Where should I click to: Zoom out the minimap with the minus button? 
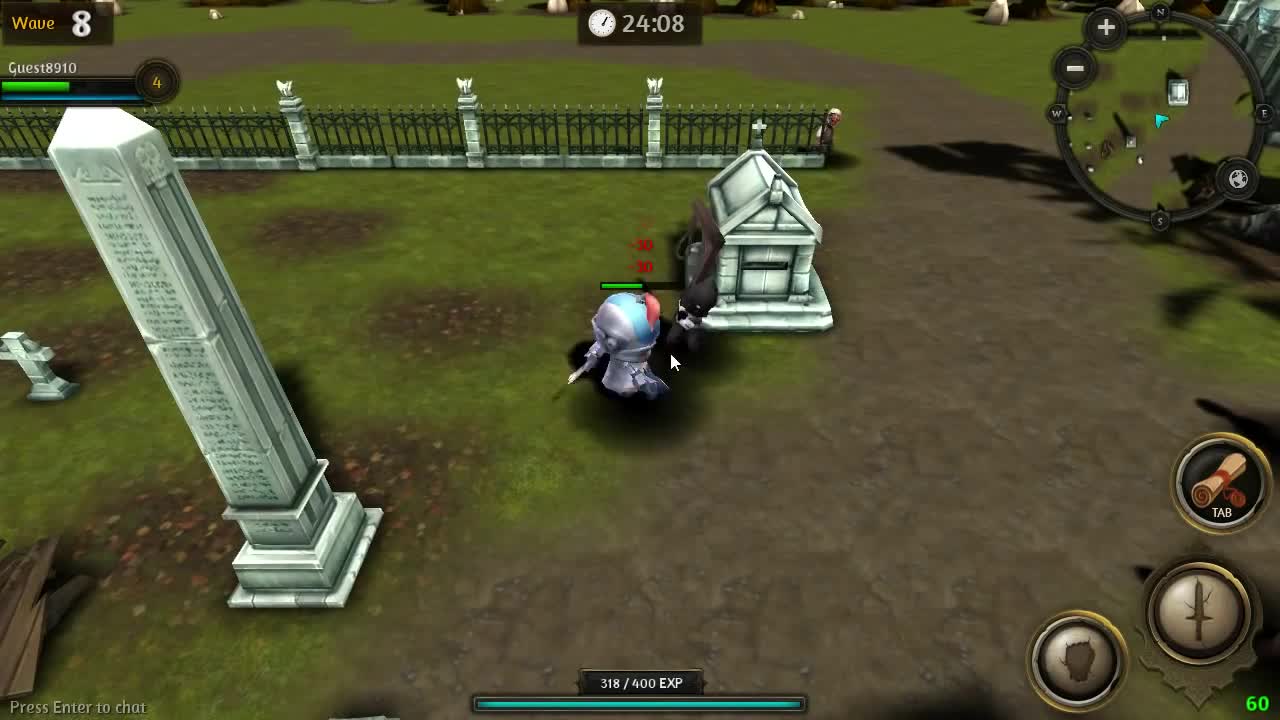click(1075, 66)
